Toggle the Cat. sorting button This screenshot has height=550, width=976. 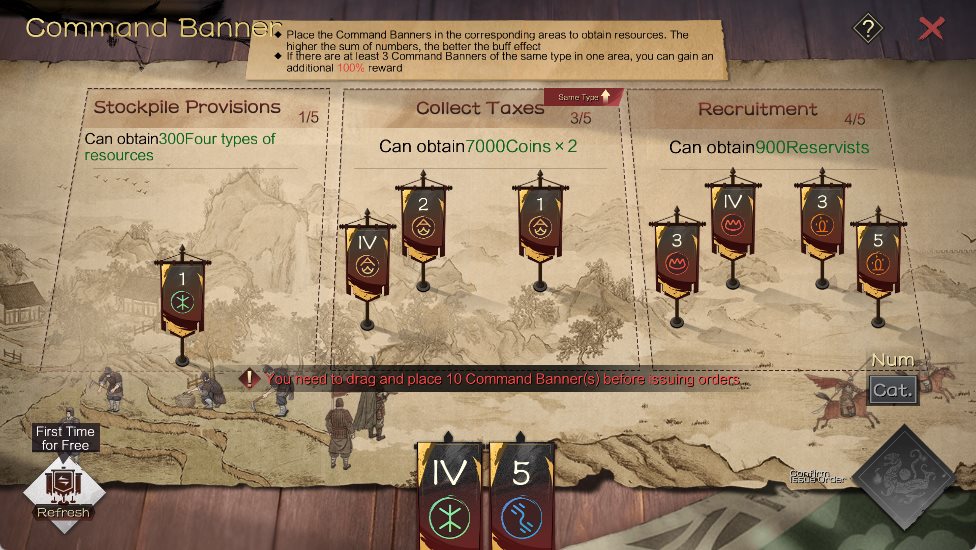click(x=892, y=389)
